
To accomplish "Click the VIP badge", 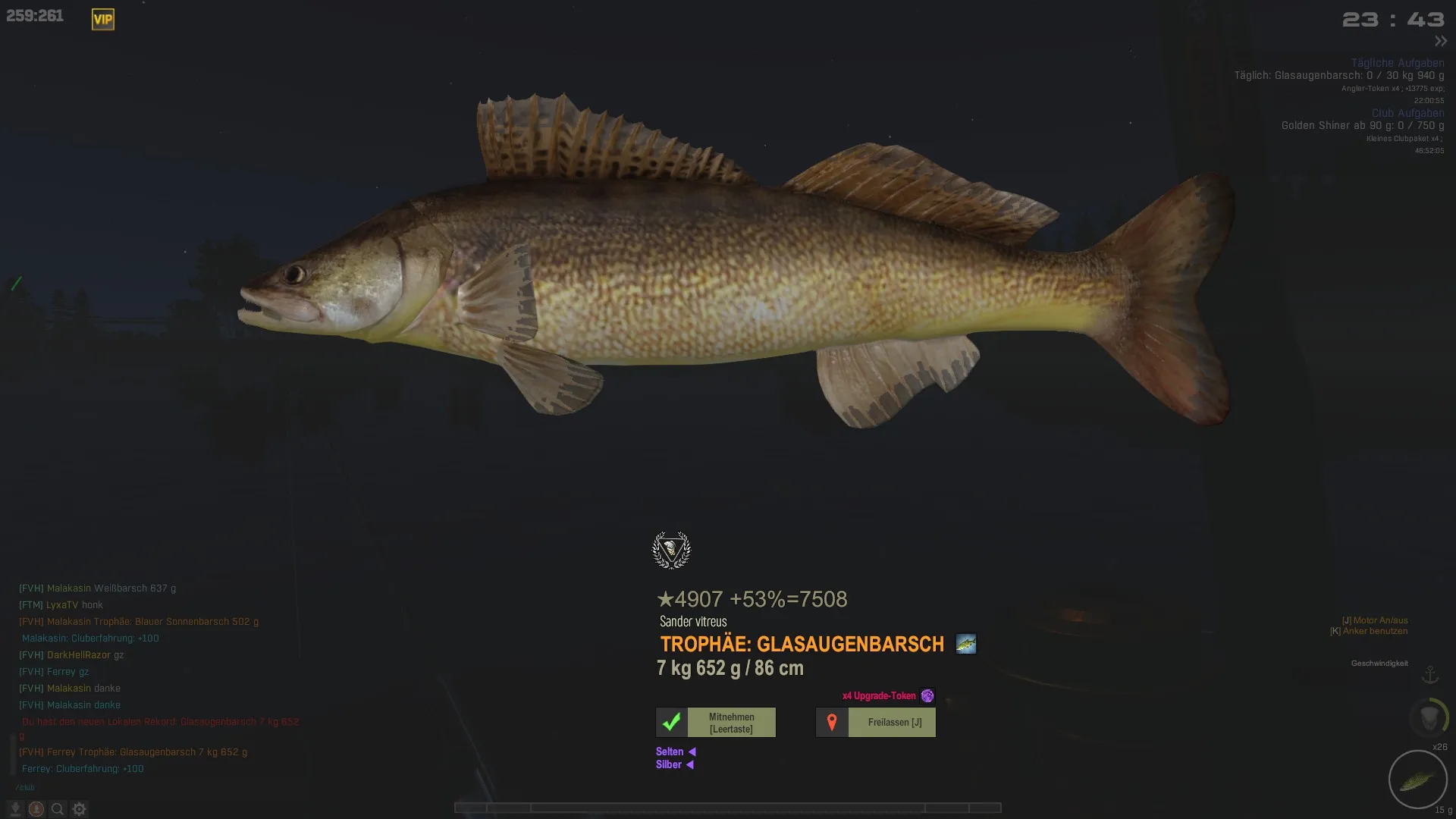I will coord(103,20).
